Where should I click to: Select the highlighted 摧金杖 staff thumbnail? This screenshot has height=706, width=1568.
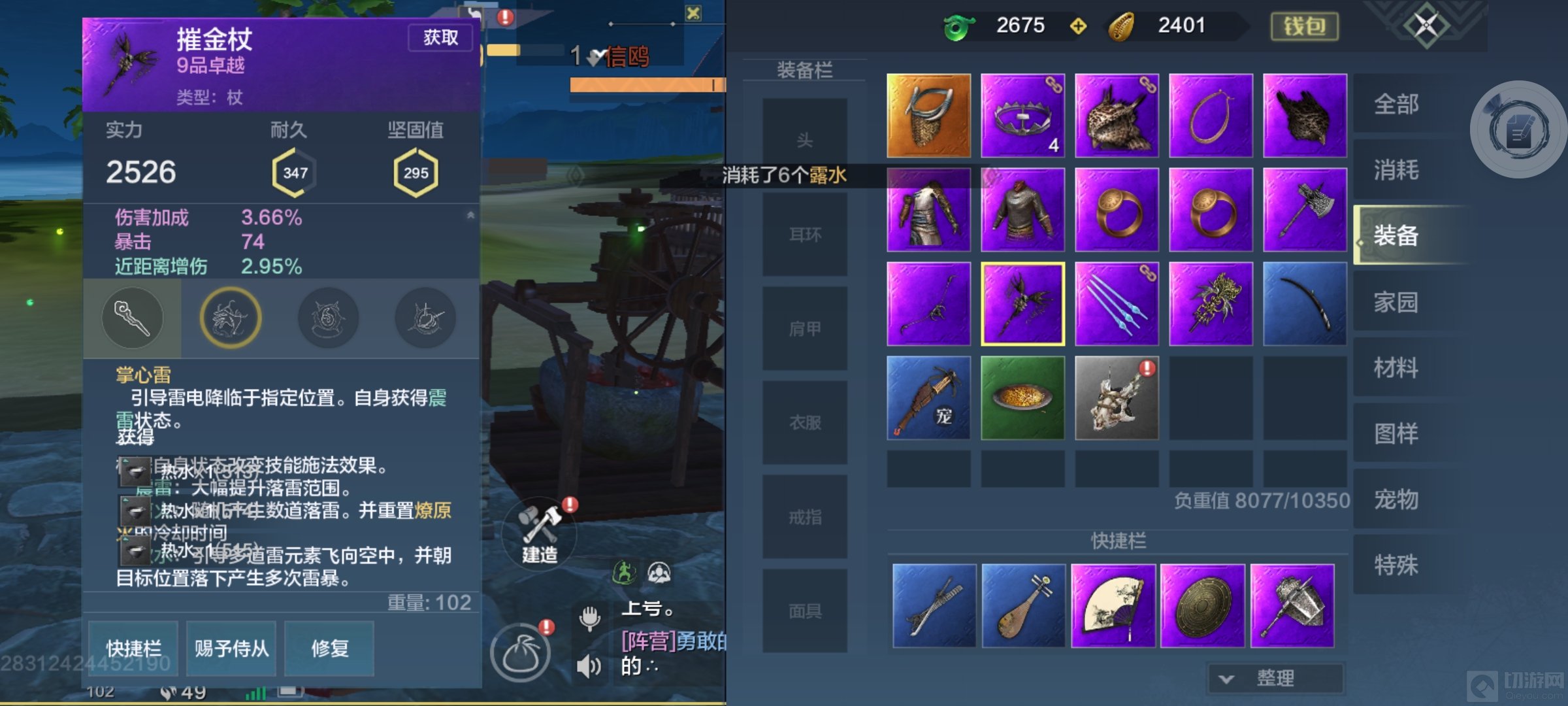[x=1022, y=303]
